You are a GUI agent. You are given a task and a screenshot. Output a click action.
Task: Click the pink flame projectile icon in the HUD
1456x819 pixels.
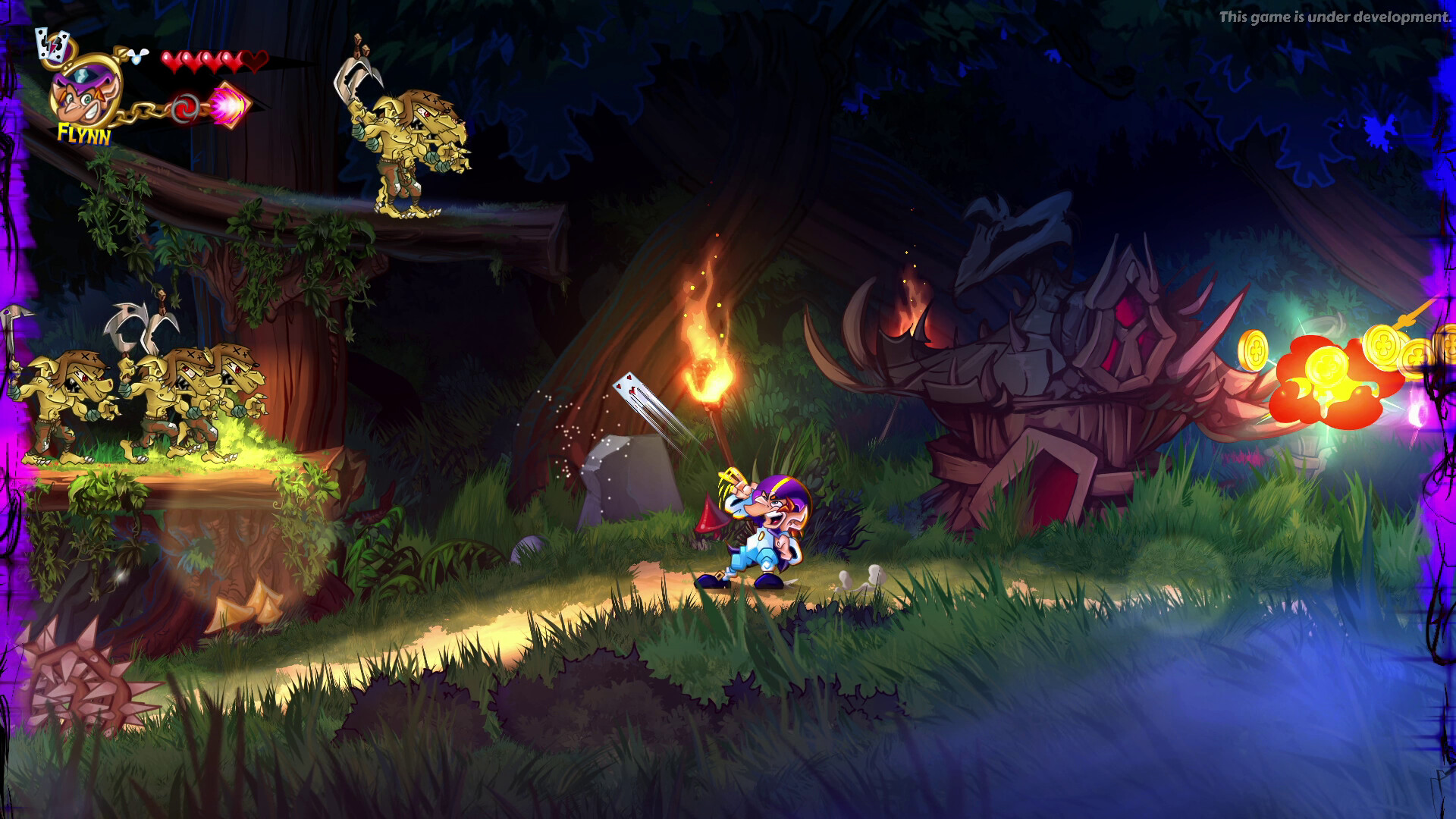point(227,108)
